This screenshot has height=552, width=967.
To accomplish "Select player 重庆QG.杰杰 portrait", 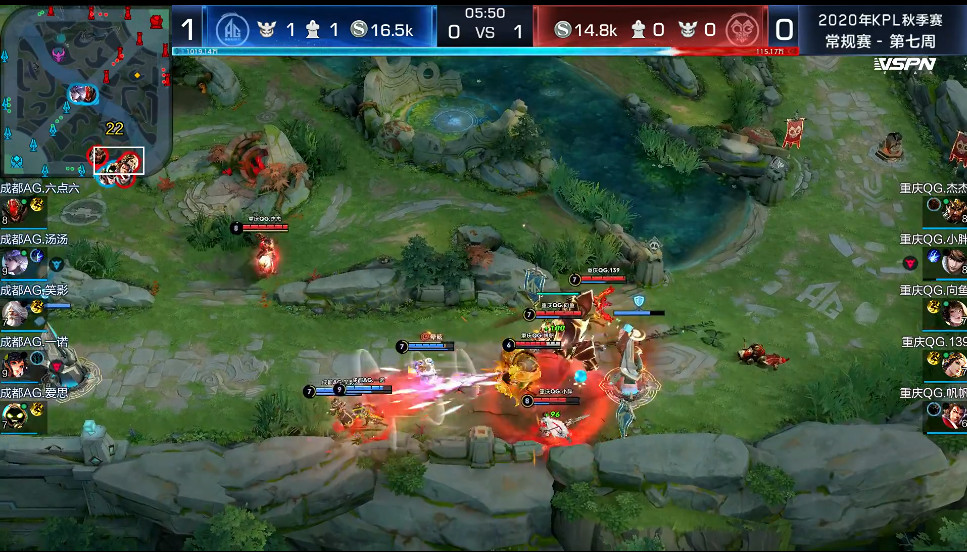I will pos(954,210).
